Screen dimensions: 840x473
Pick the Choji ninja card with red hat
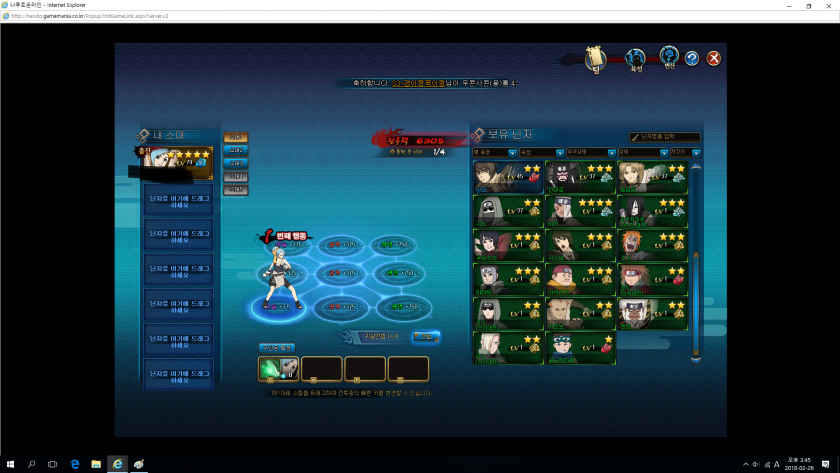(x=581, y=279)
